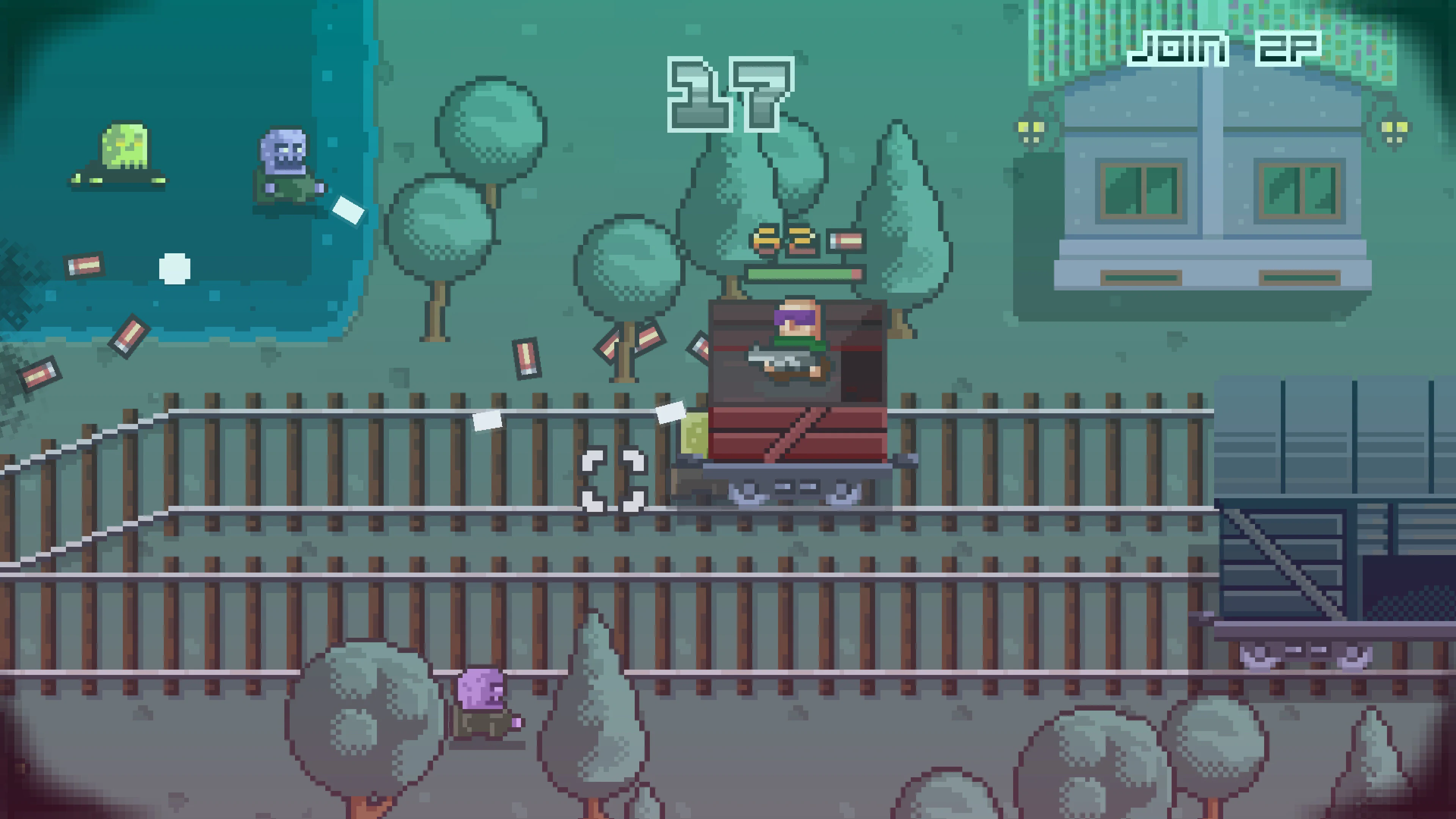
Task: Expand the score counter showing 17
Action: (x=729, y=93)
